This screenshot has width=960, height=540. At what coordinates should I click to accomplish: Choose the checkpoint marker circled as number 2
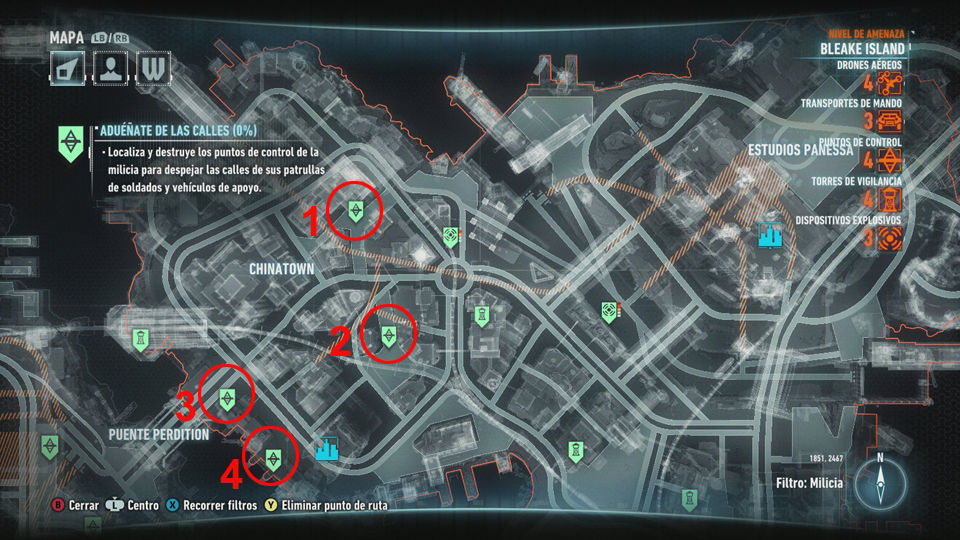tap(389, 336)
